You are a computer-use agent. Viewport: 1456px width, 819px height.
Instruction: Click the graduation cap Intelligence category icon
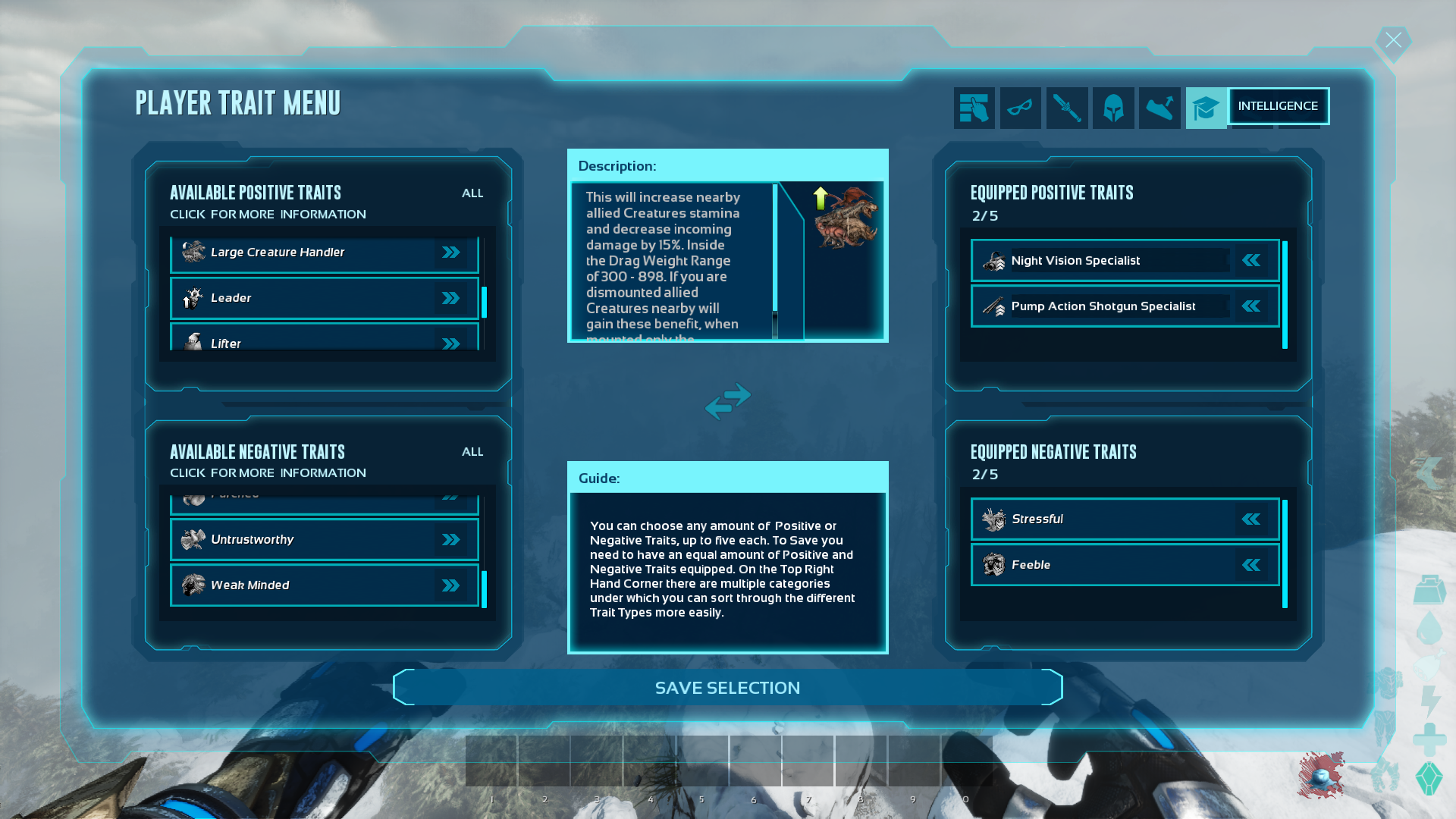(1206, 107)
